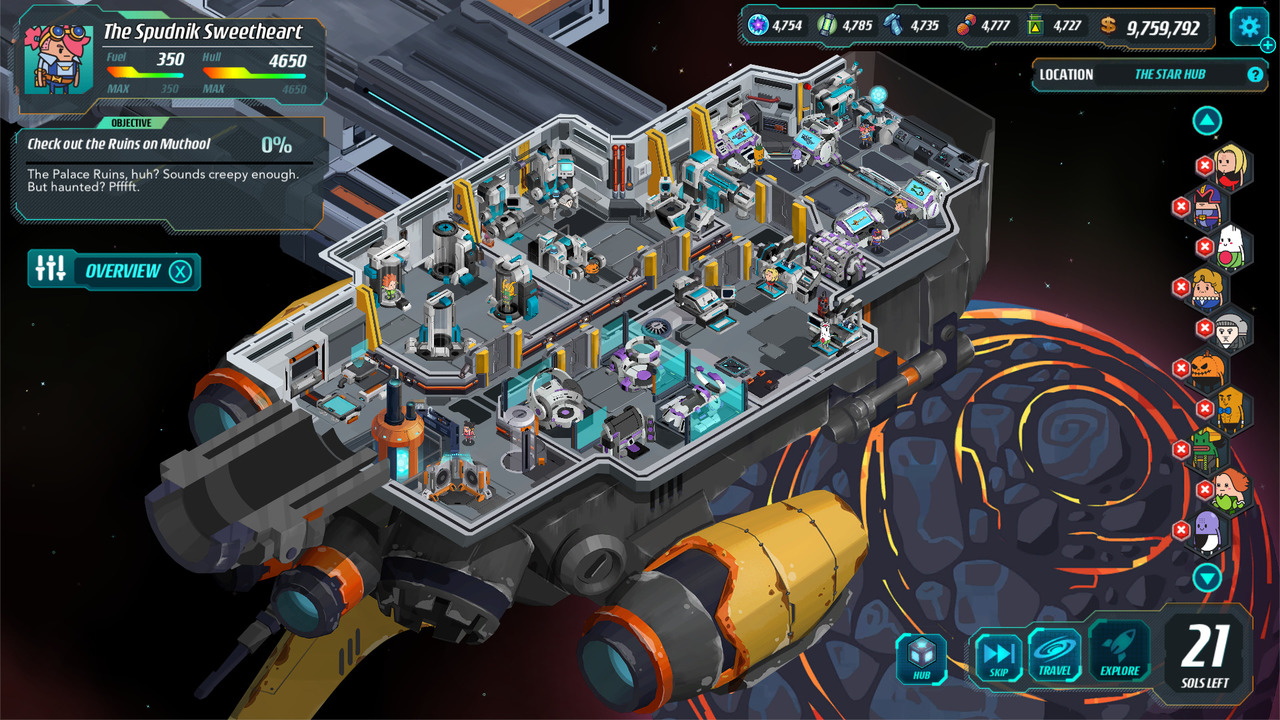This screenshot has height=720, width=1280.
Task: Open the settings gear menu
Action: (1248, 26)
